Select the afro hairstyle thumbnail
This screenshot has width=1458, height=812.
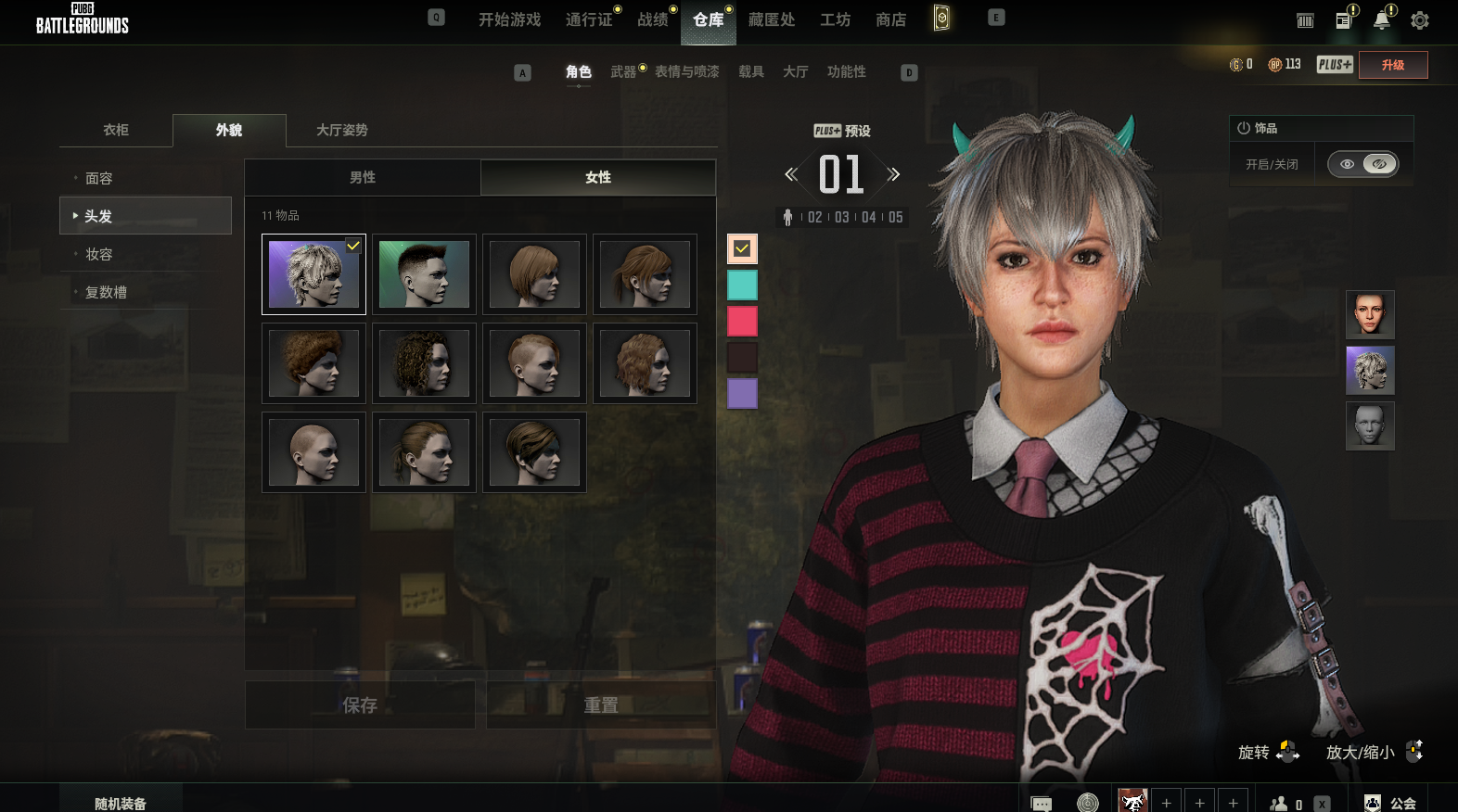(x=313, y=363)
